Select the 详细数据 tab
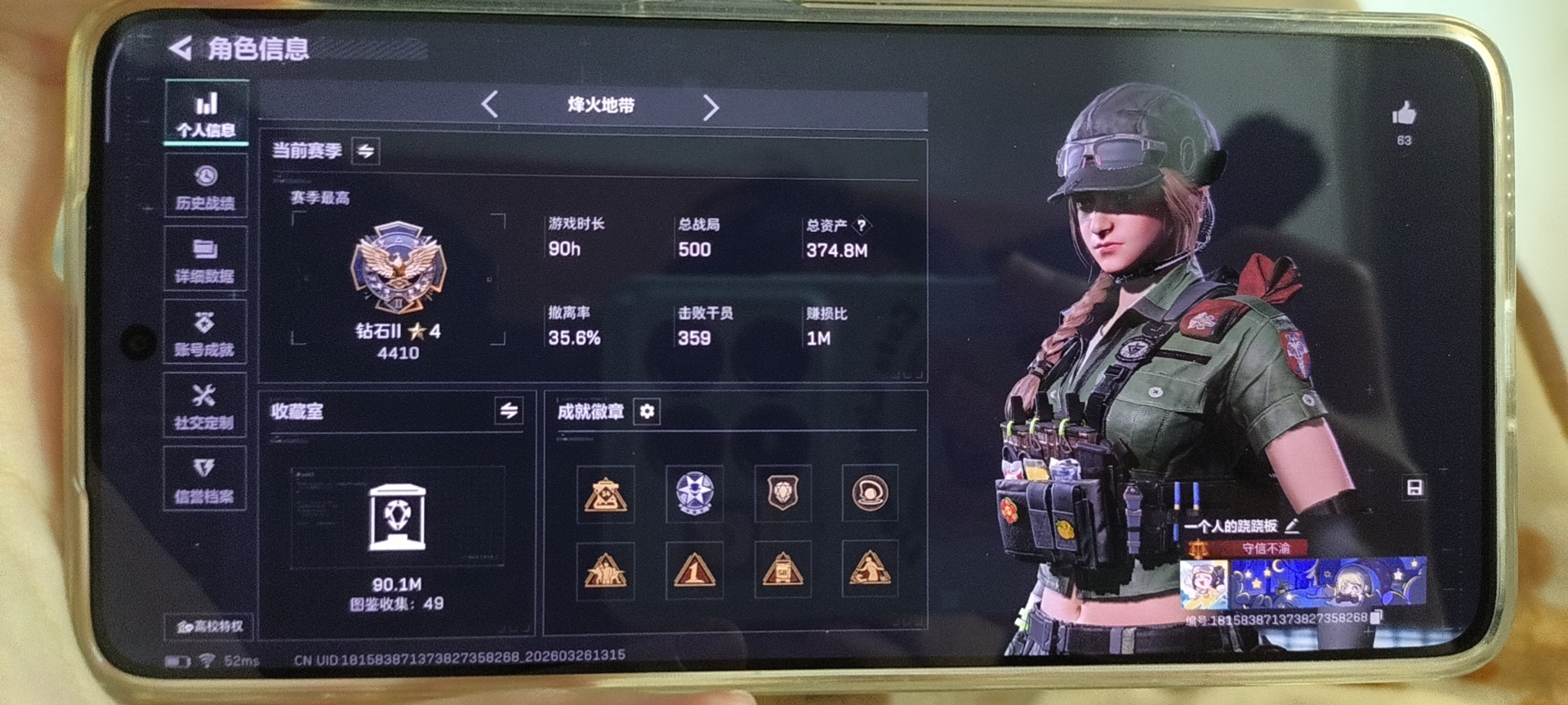Screen dimensions: 1568x705 [205, 260]
